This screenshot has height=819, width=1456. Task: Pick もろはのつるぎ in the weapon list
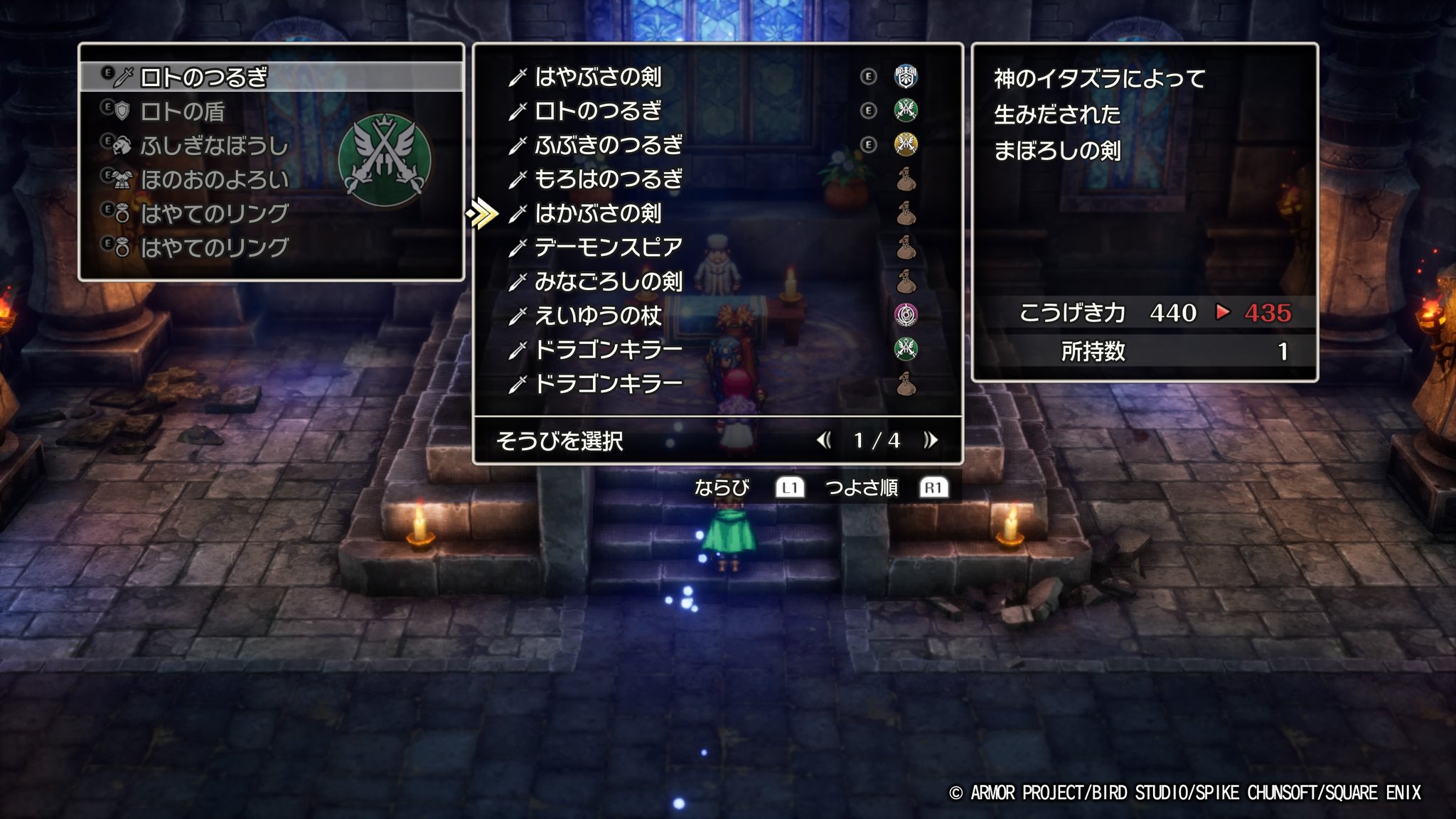[x=608, y=179]
